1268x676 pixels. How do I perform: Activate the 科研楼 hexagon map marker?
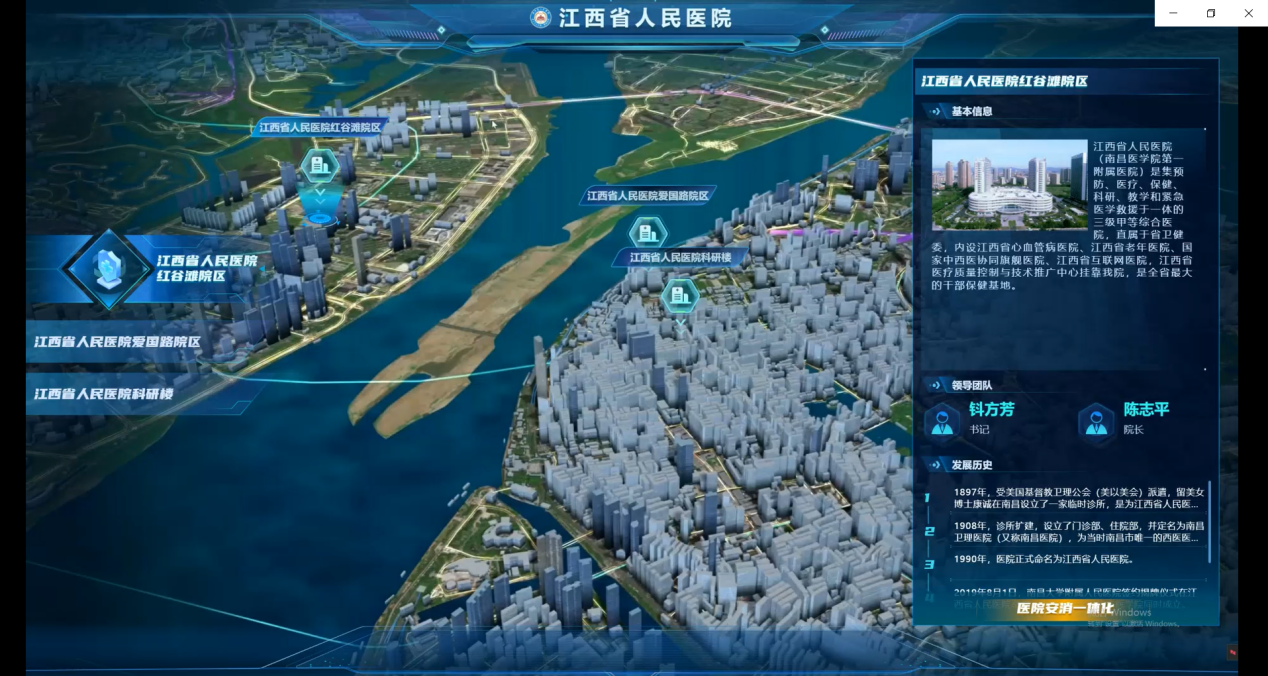tap(679, 294)
